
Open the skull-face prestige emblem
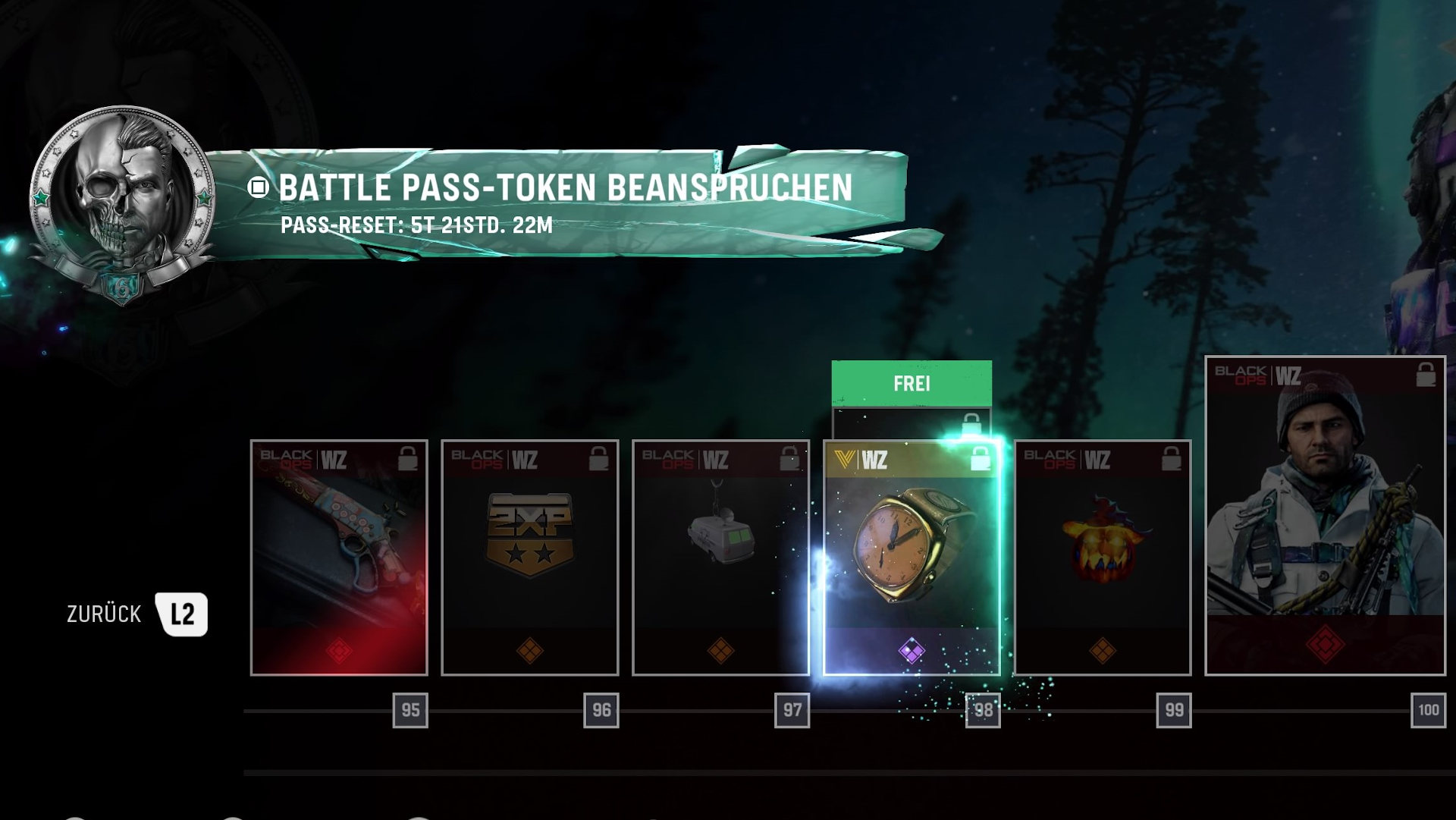(x=121, y=201)
